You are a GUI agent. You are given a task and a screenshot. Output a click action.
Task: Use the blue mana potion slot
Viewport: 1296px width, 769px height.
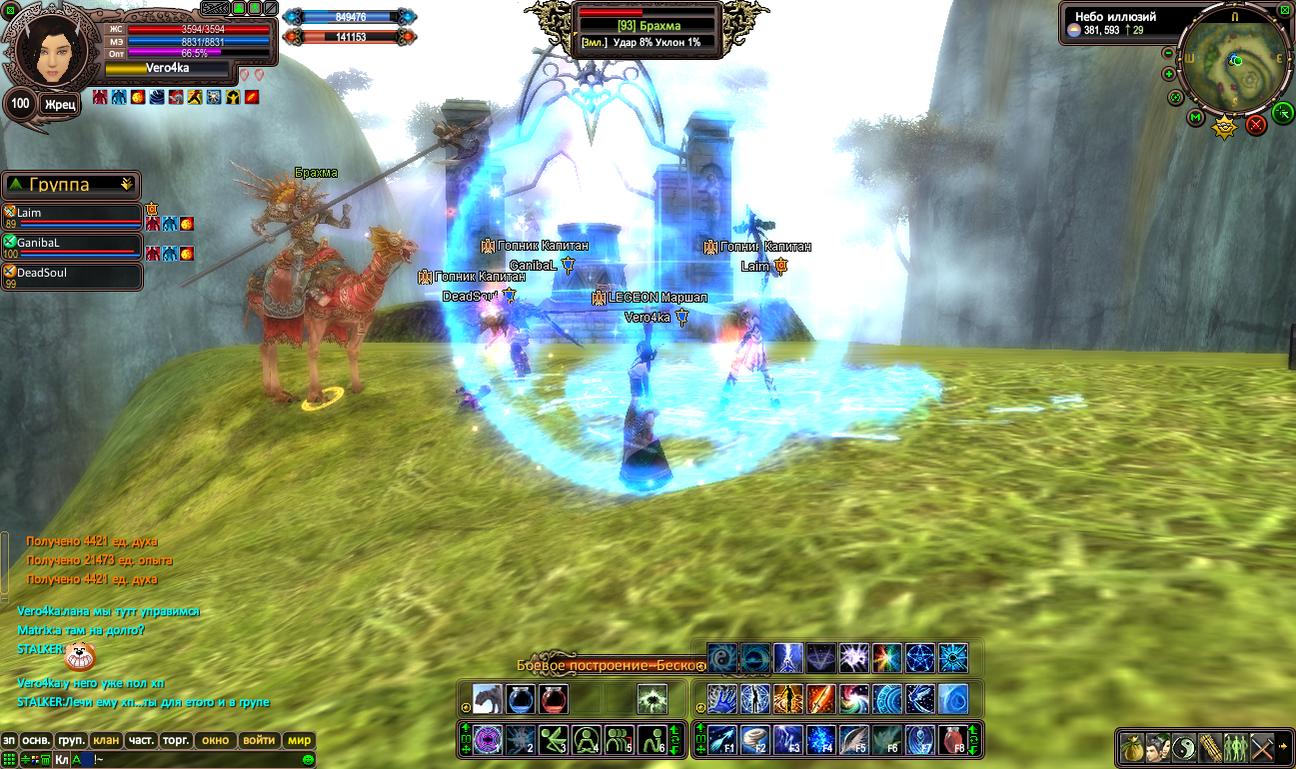[520, 698]
